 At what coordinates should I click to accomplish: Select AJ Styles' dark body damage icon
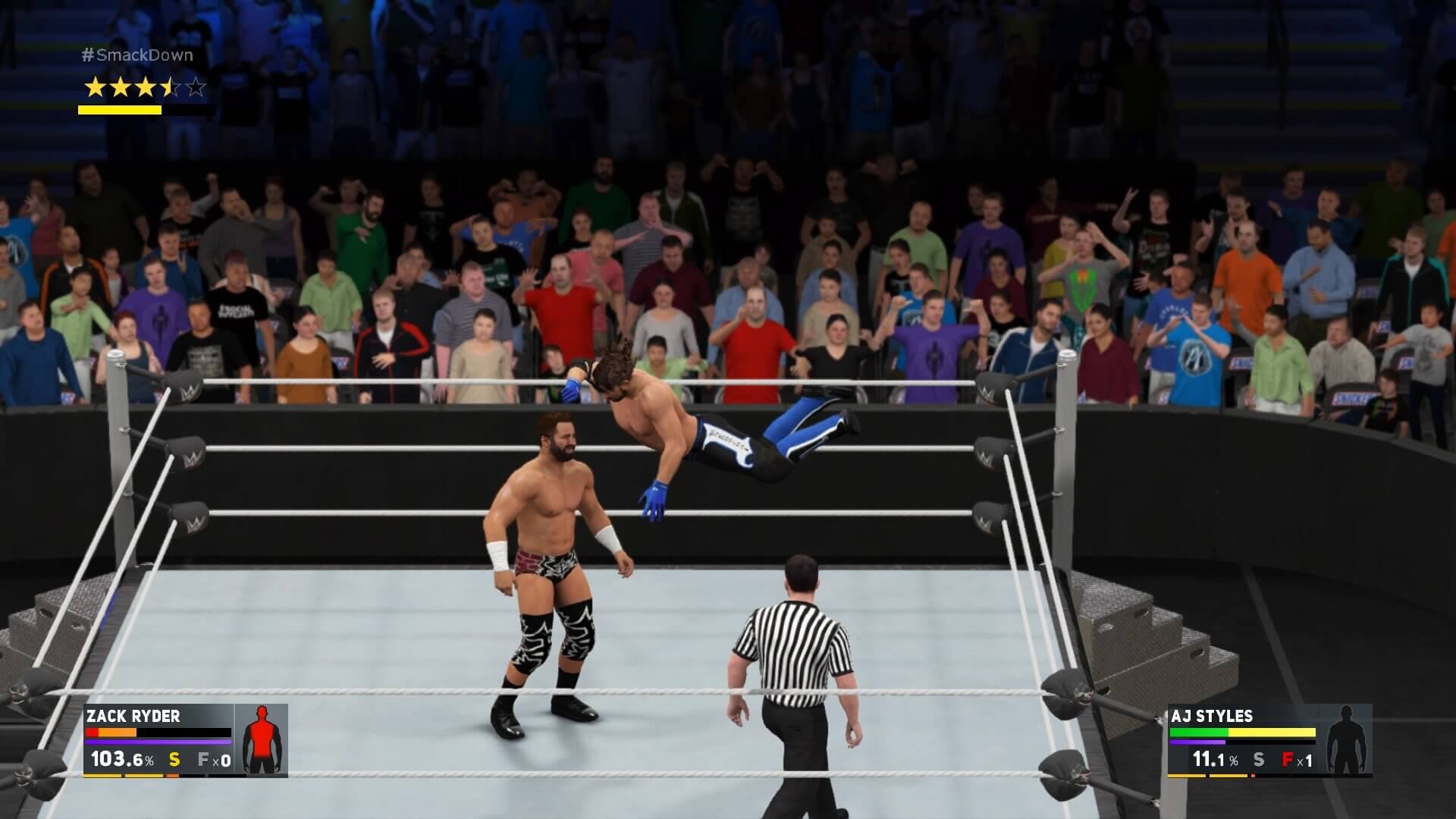click(x=1345, y=739)
